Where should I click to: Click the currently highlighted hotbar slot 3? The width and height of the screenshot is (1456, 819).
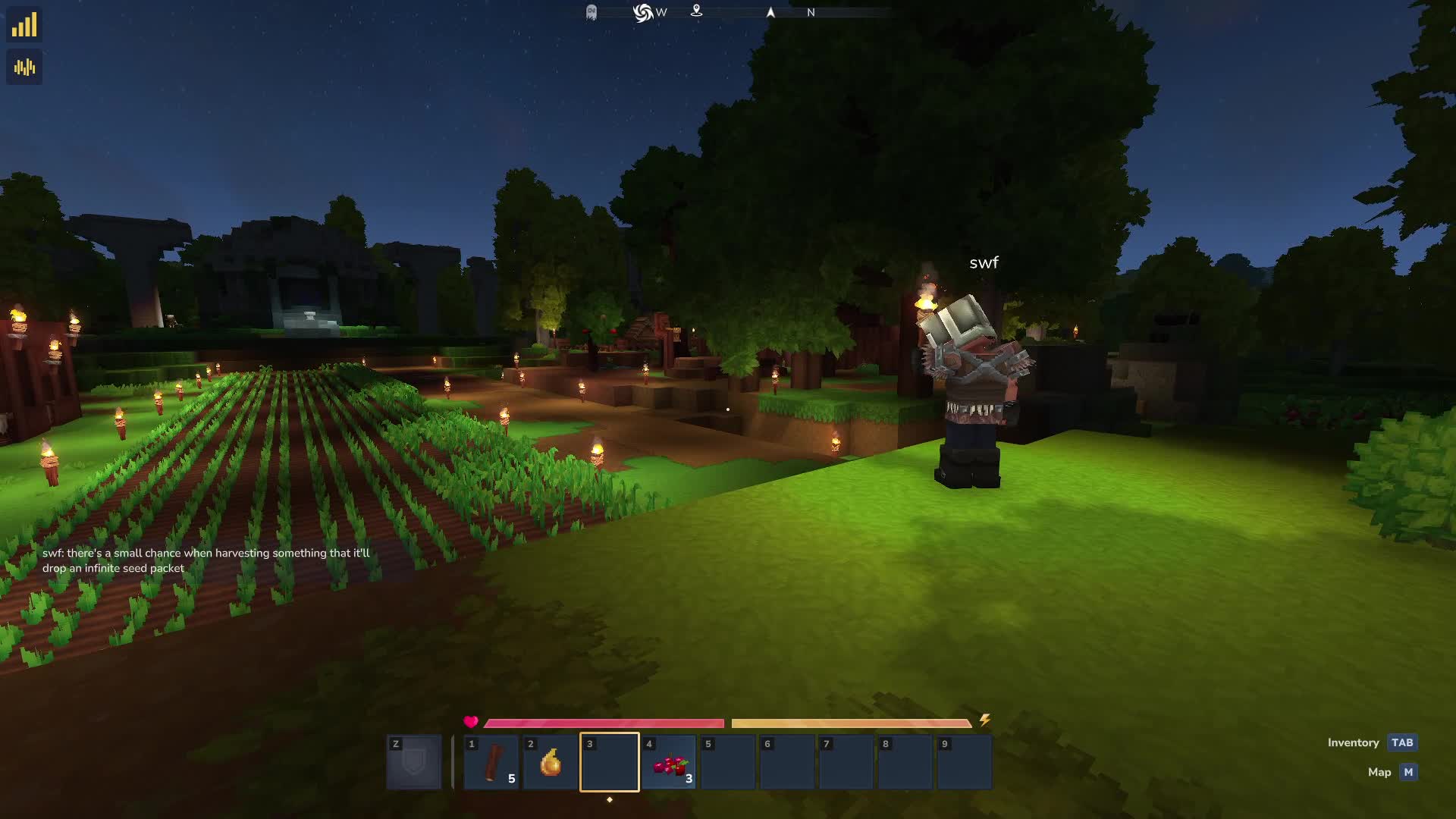(609, 761)
